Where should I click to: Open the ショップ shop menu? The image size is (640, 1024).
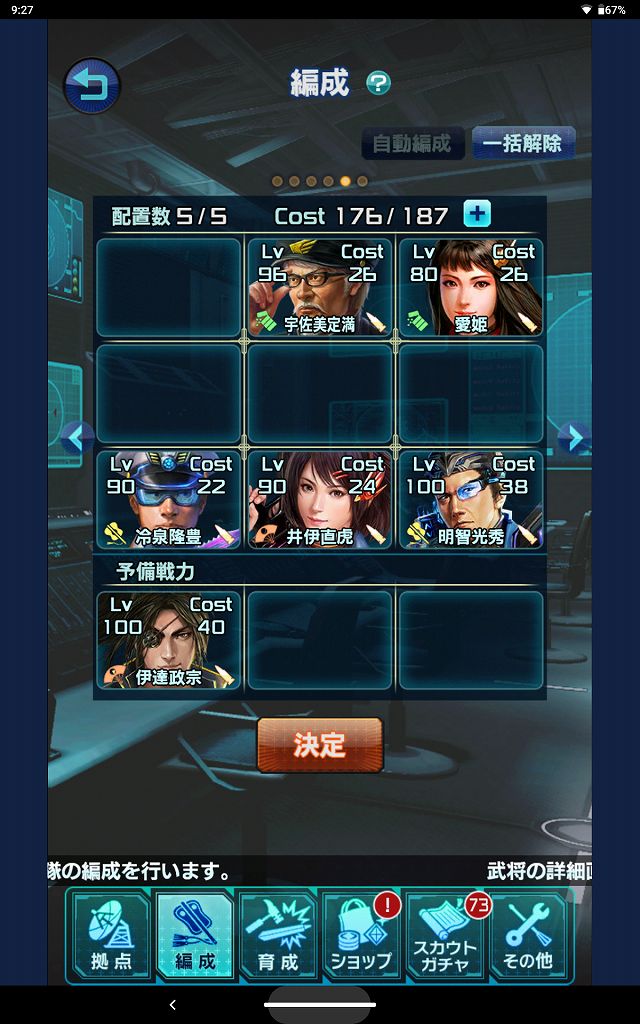point(361,936)
